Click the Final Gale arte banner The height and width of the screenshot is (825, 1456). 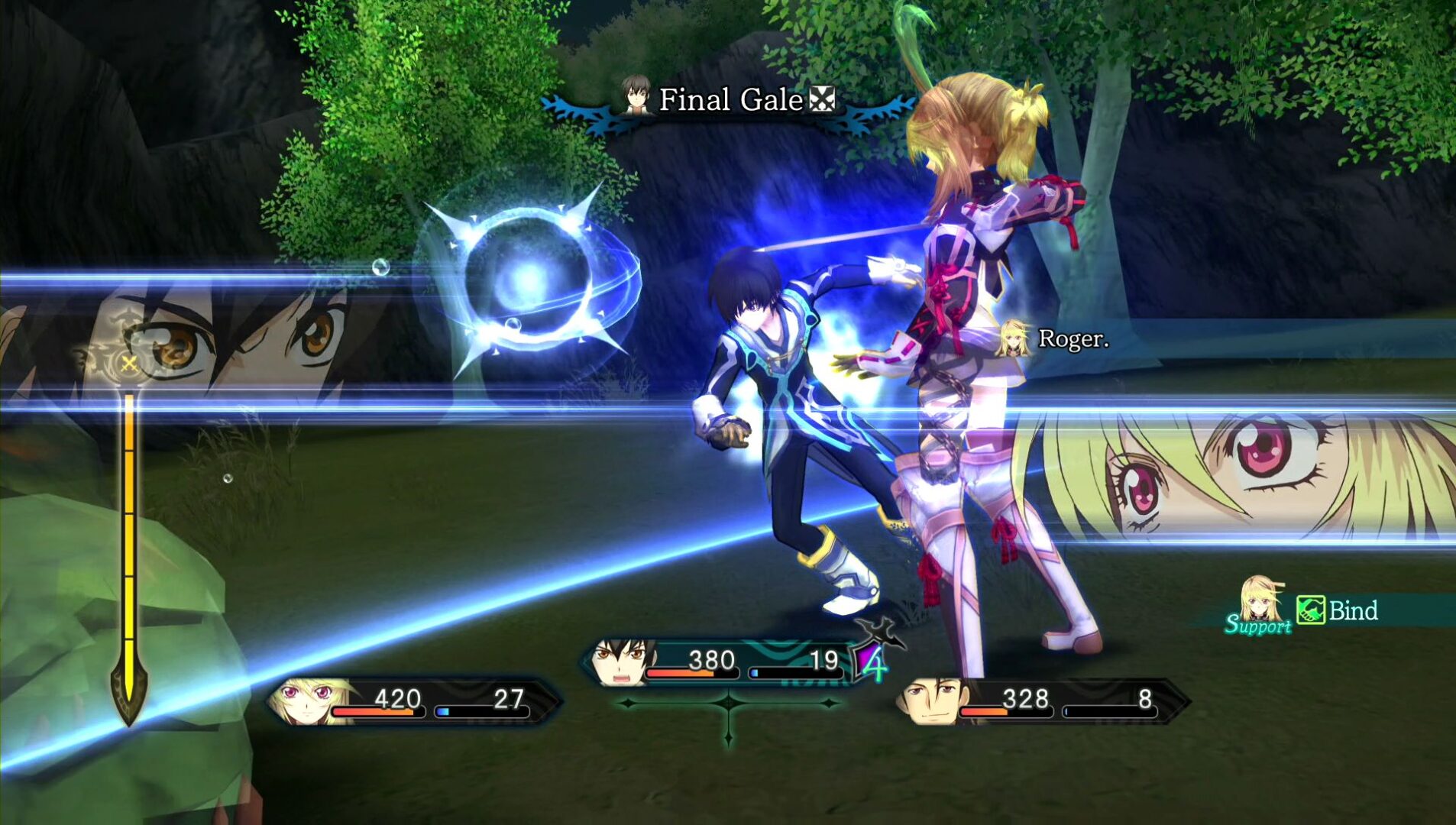click(x=730, y=101)
